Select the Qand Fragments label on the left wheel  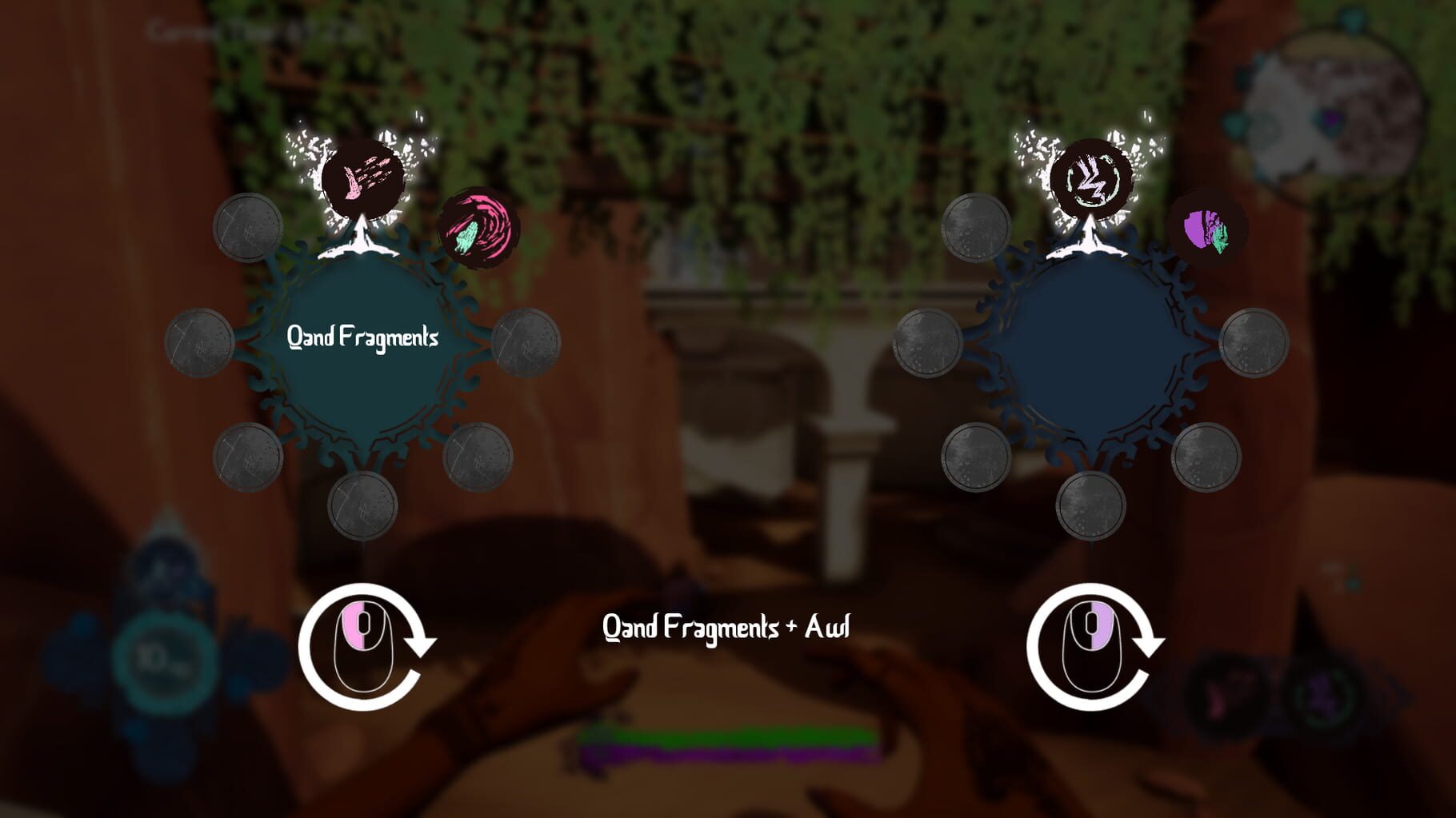(x=364, y=337)
